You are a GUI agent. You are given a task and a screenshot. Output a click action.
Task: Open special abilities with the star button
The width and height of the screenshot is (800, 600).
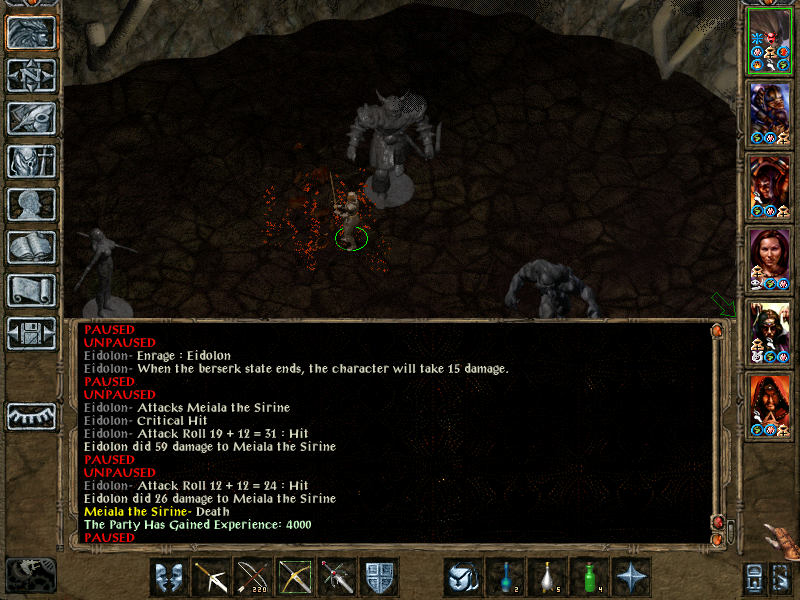[632, 577]
